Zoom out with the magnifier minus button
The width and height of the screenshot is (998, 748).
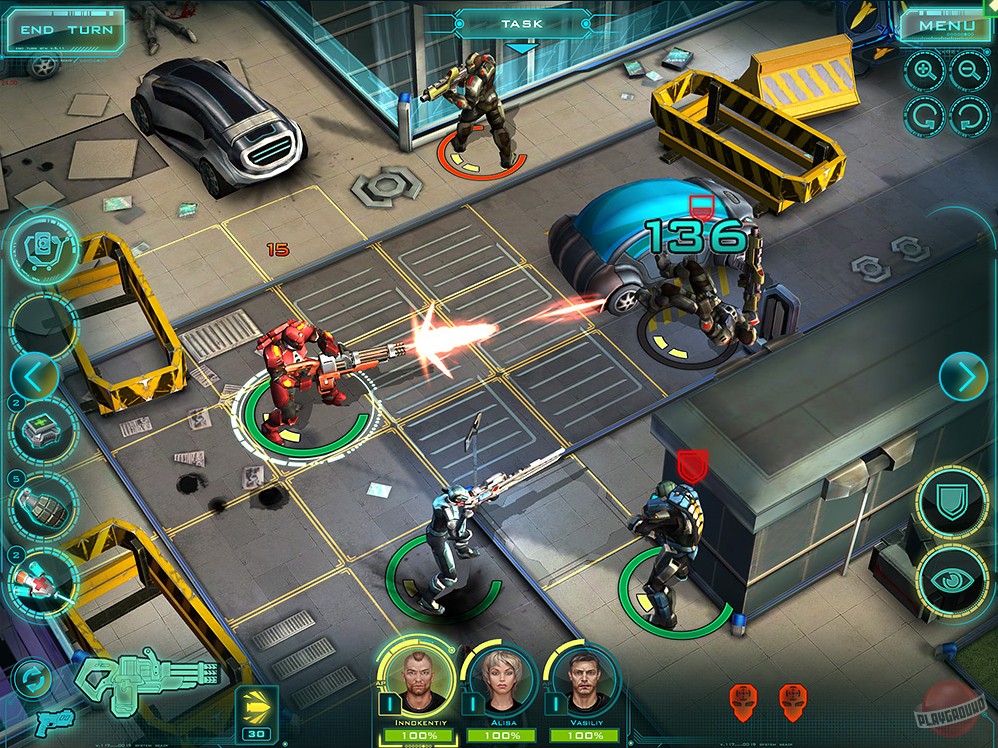click(x=968, y=70)
